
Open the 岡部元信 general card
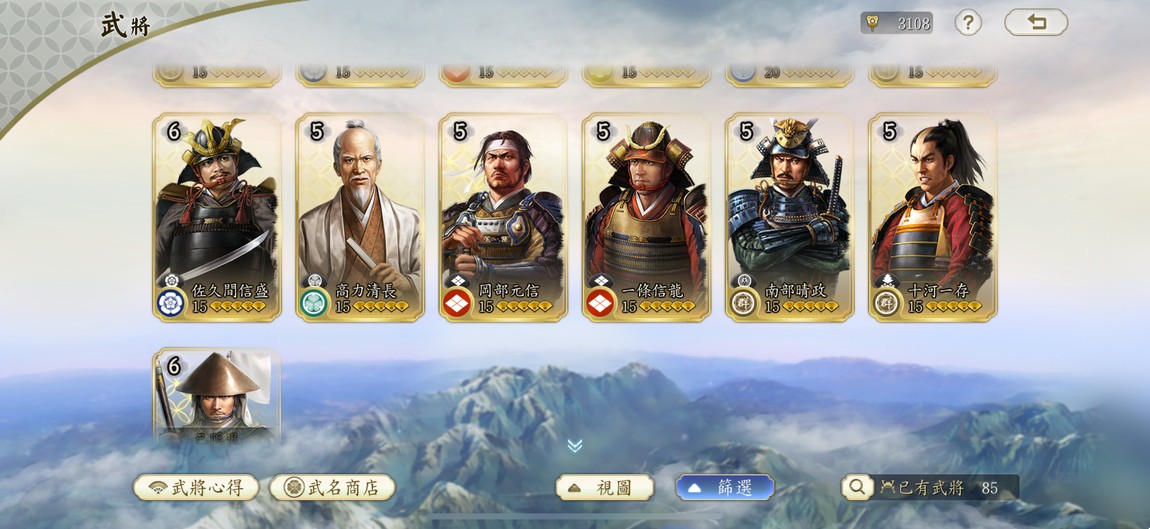[503, 217]
